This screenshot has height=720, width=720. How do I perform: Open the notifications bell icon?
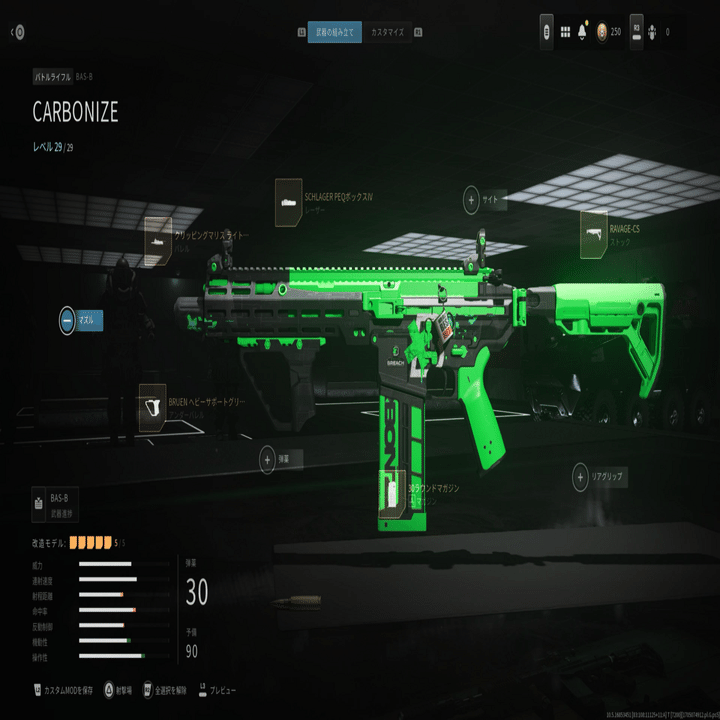pyautogui.click(x=582, y=32)
